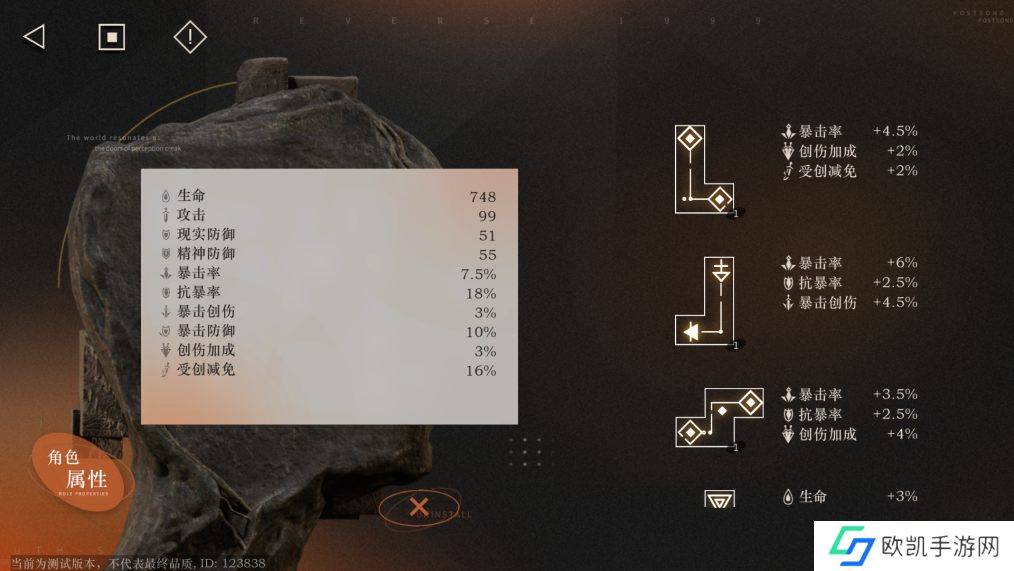Go back using the triangle arrow

click(34, 37)
